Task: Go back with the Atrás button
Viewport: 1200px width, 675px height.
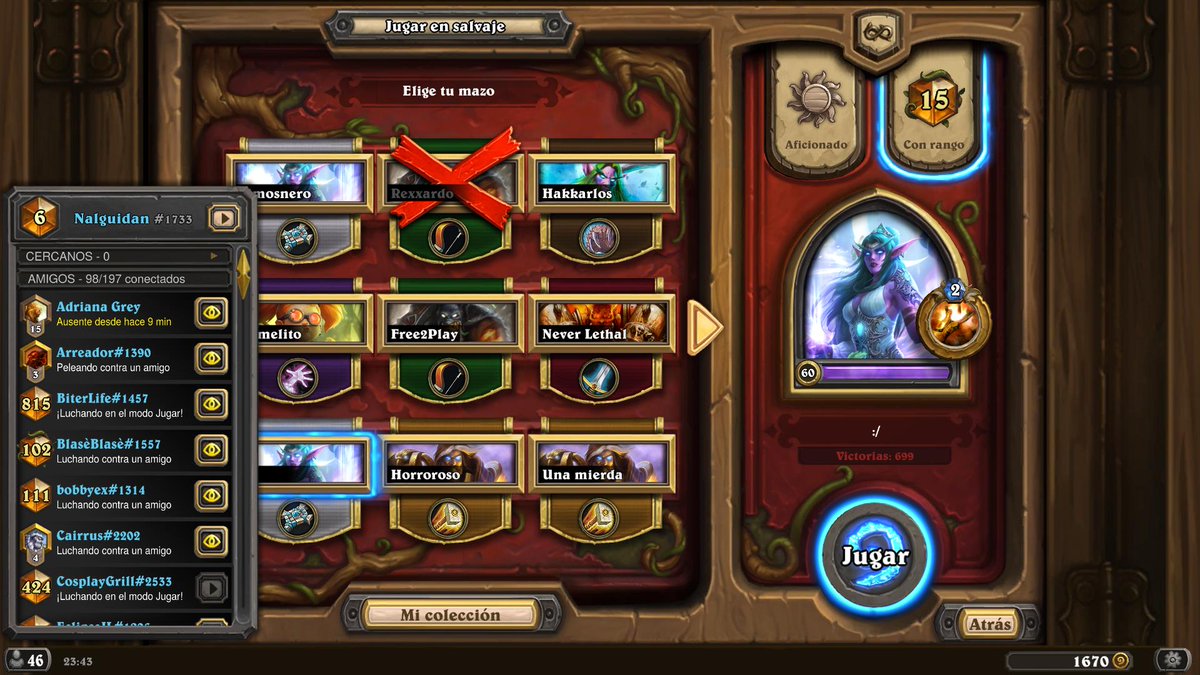Action: [x=989, y=624]
